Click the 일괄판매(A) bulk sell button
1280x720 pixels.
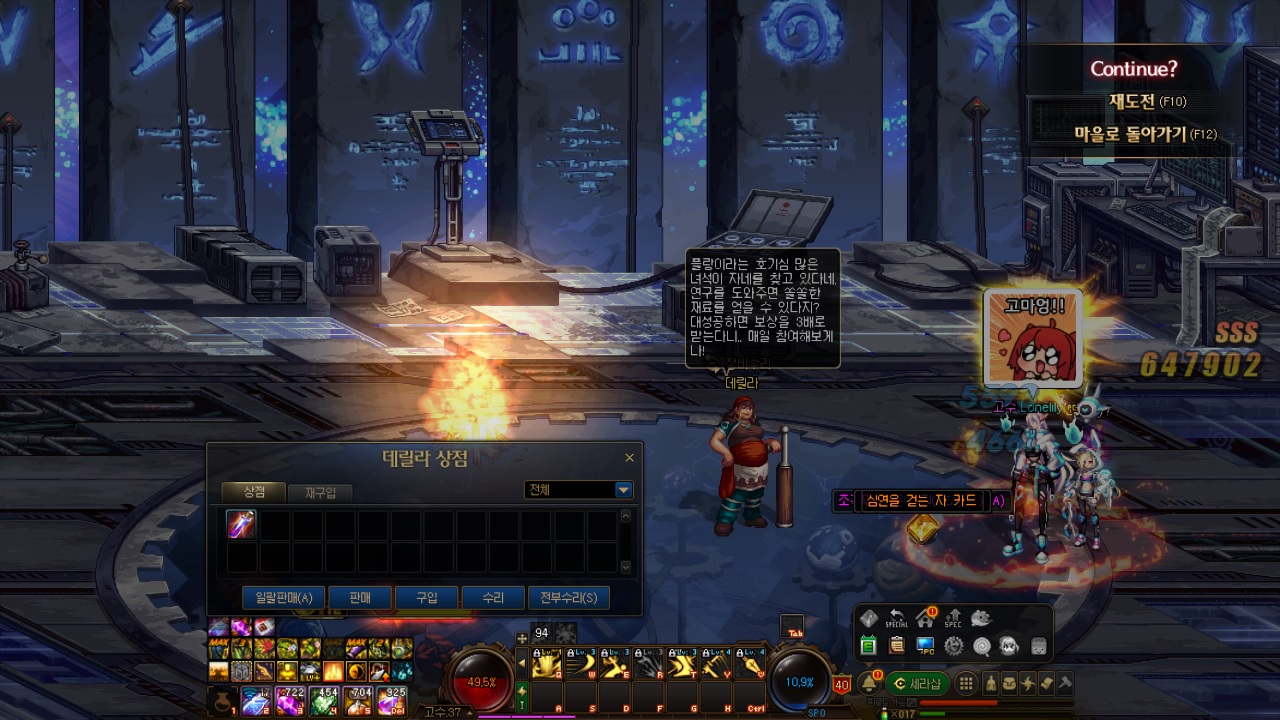tap(284, 598)
